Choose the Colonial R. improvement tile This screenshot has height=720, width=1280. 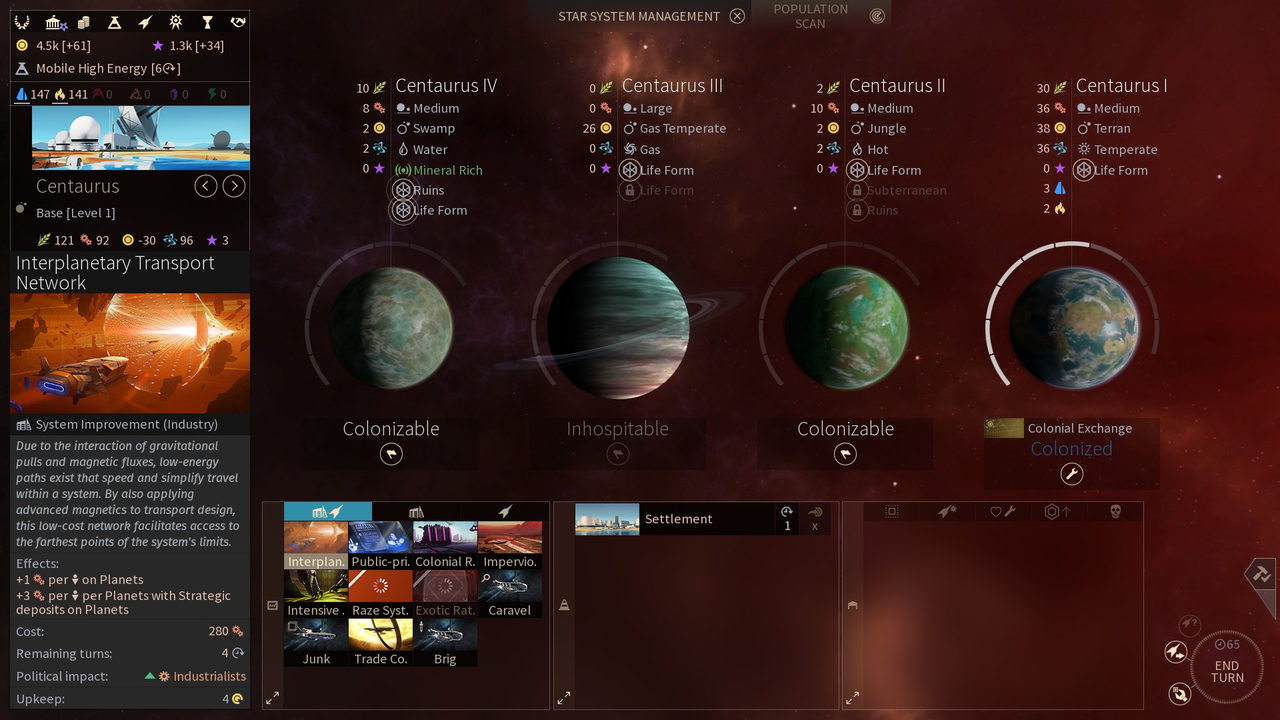[x=445, y=545]
